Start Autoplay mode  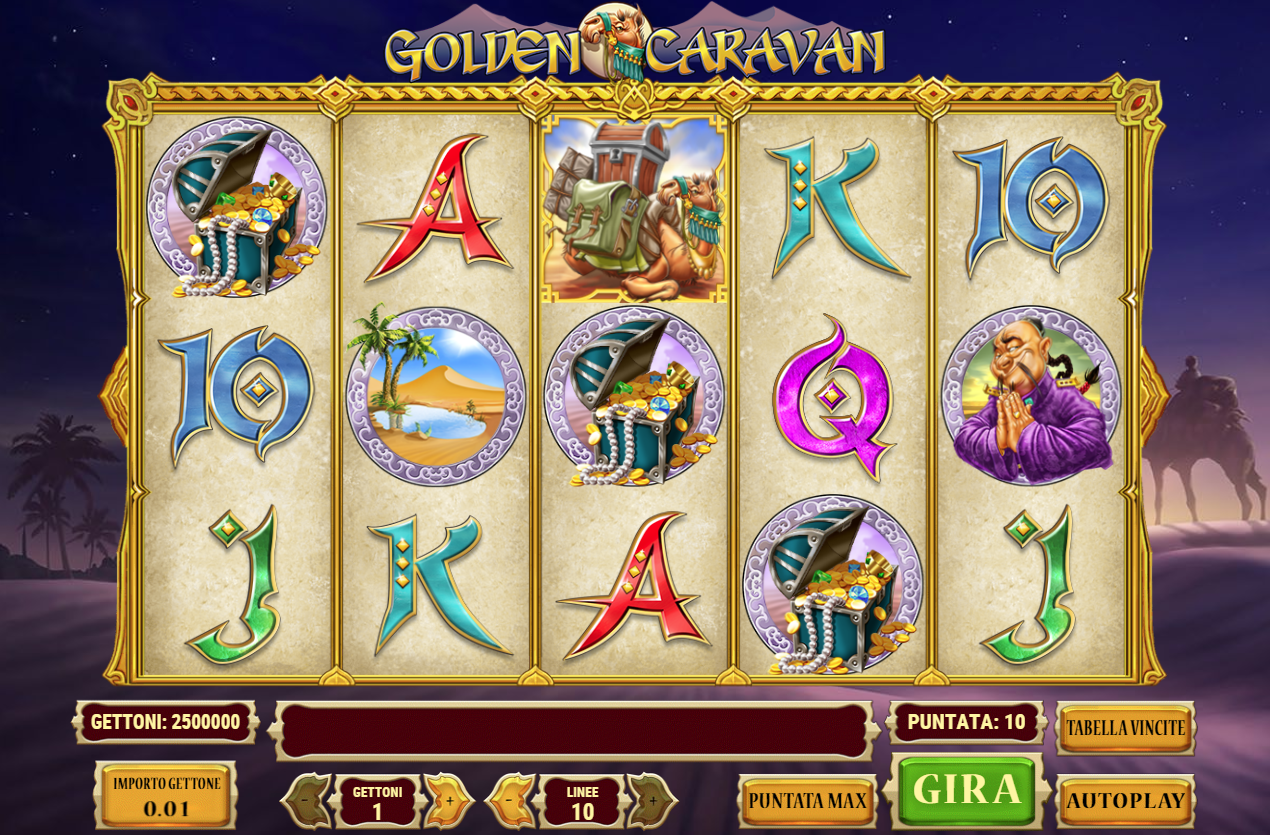[1125, 800]
